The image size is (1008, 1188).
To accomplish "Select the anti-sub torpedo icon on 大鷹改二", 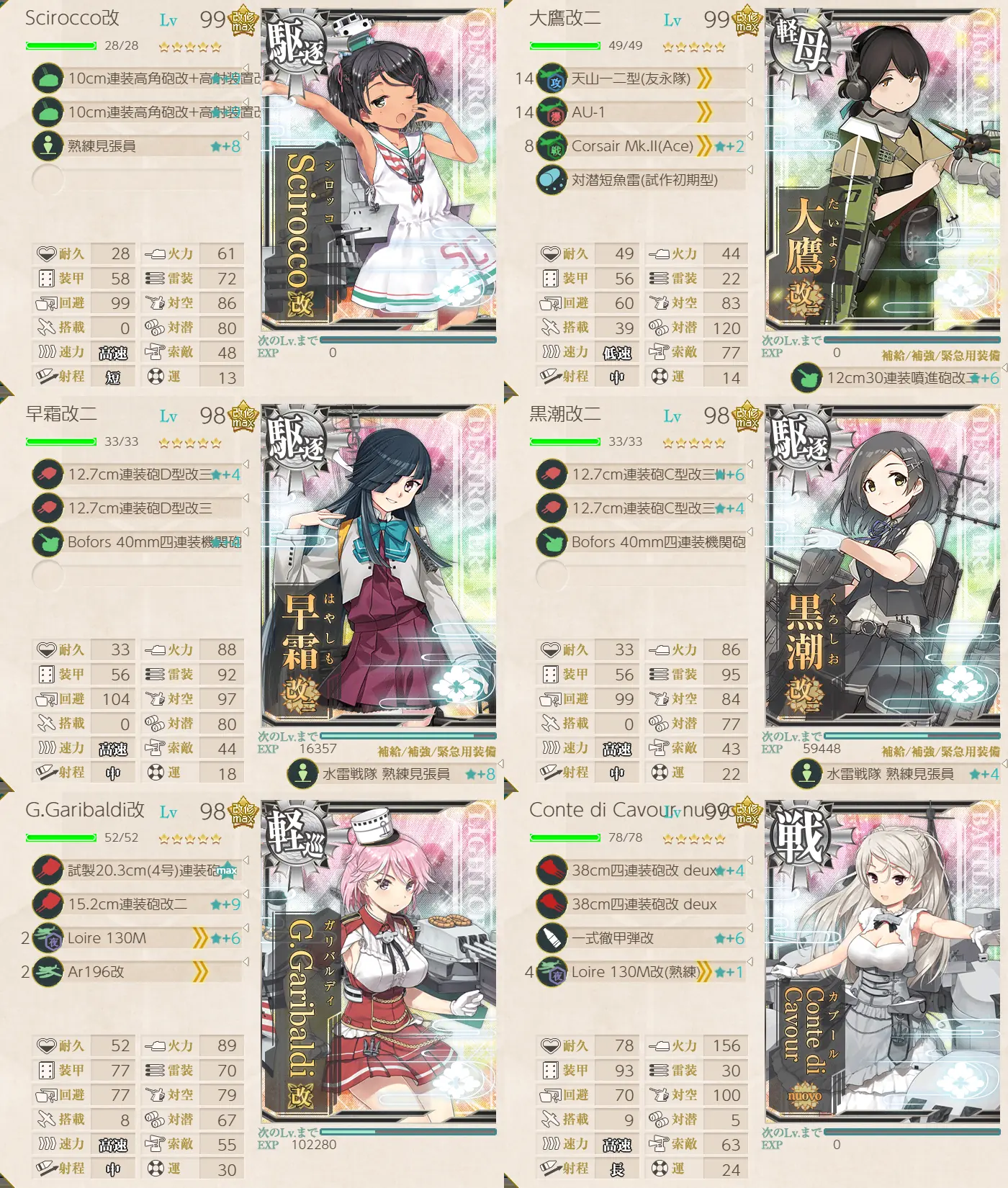I will (x=552, y=178).
